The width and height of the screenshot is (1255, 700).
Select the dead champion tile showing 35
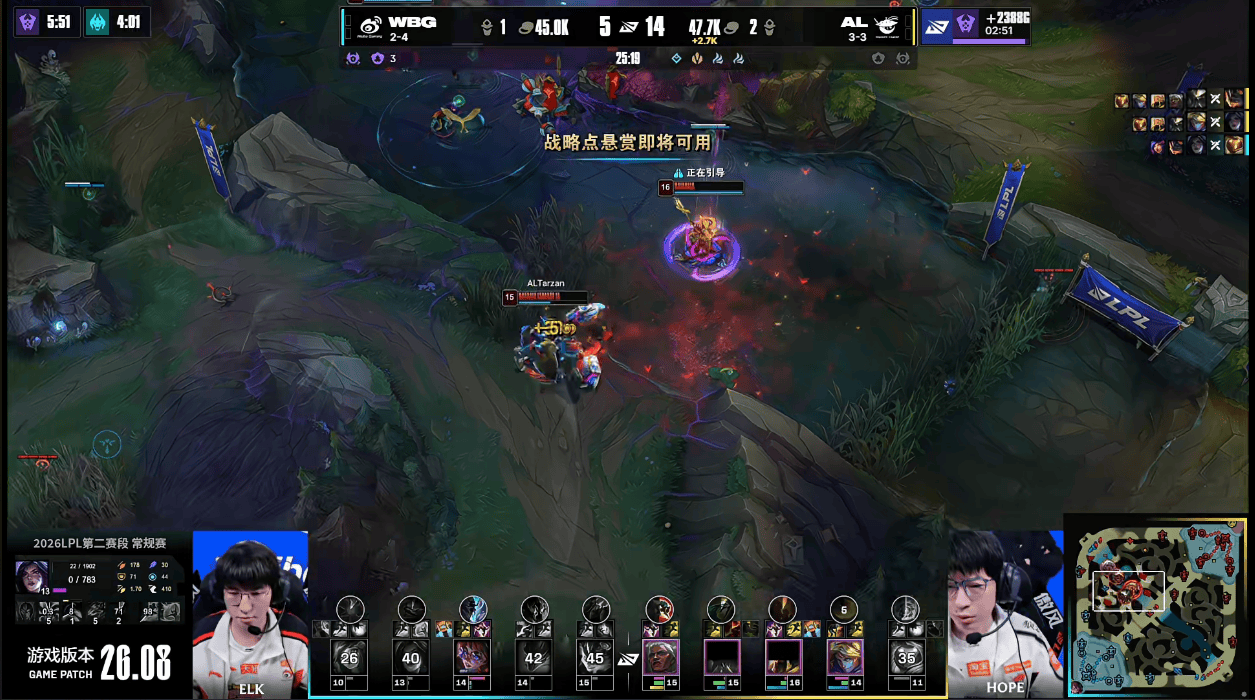(906, 657)
